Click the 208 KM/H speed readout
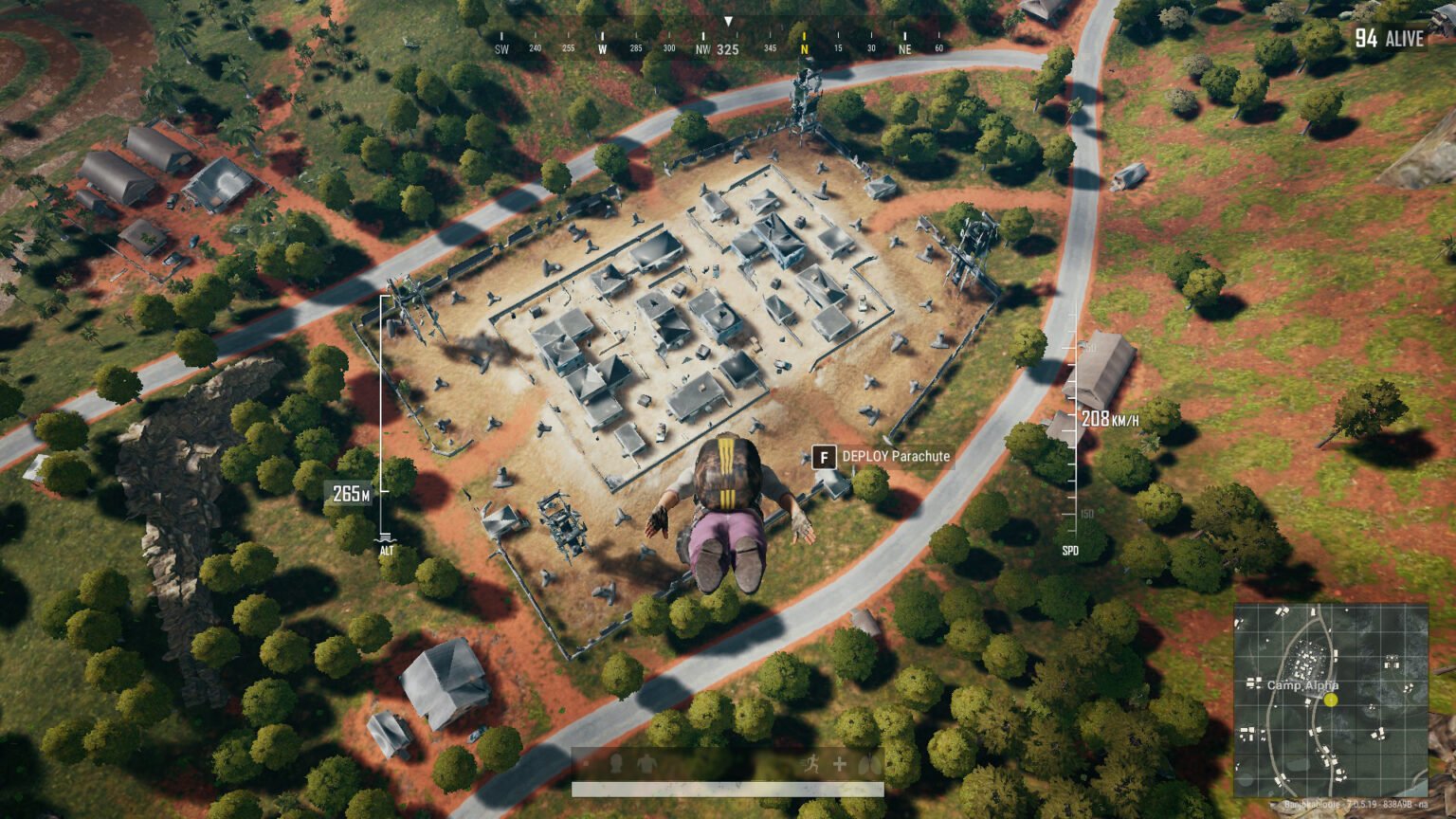Screen dimensions: 1456x819 point(1108,417)
